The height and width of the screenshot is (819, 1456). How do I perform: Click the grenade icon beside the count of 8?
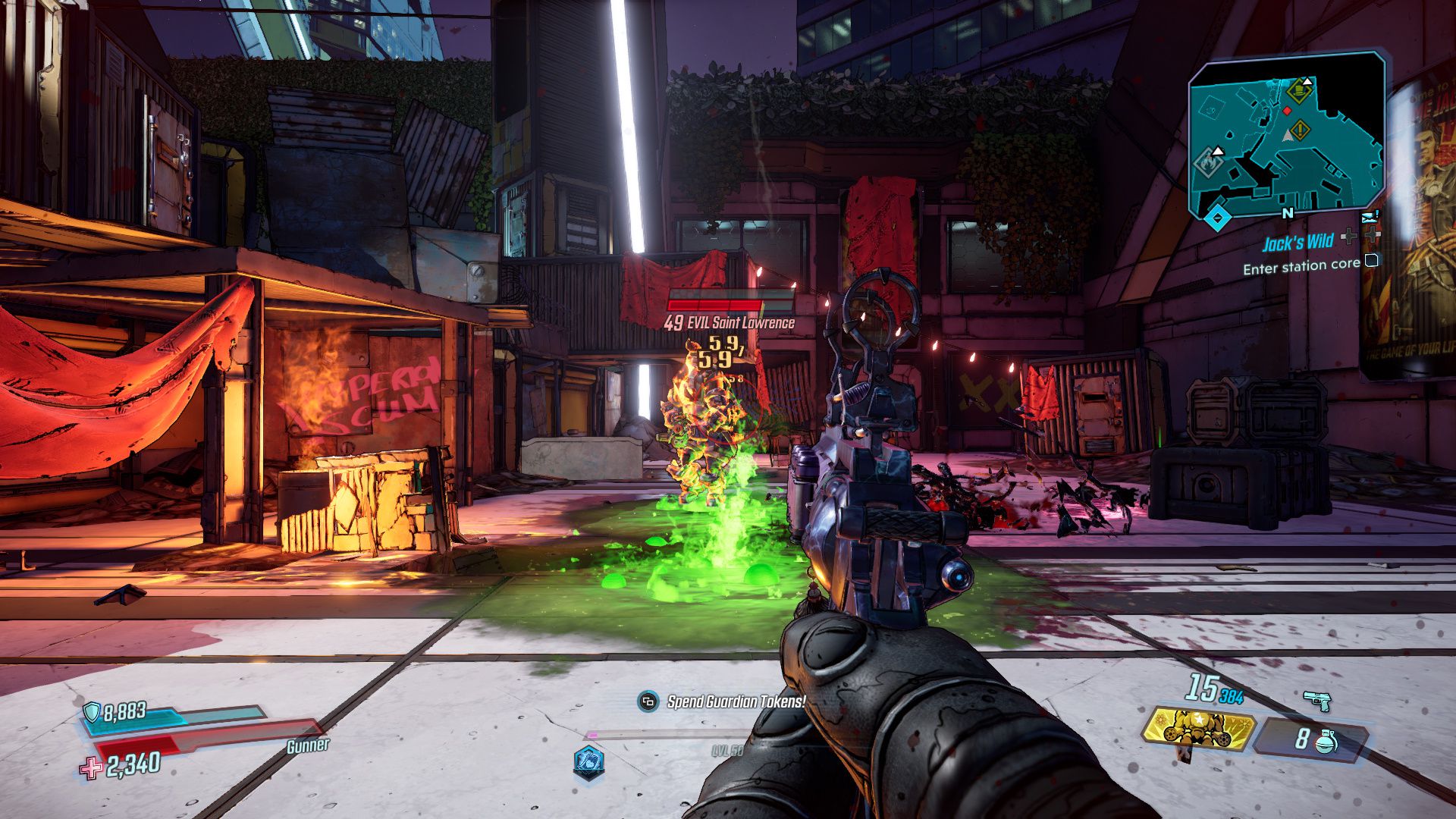pos(1326,742)
